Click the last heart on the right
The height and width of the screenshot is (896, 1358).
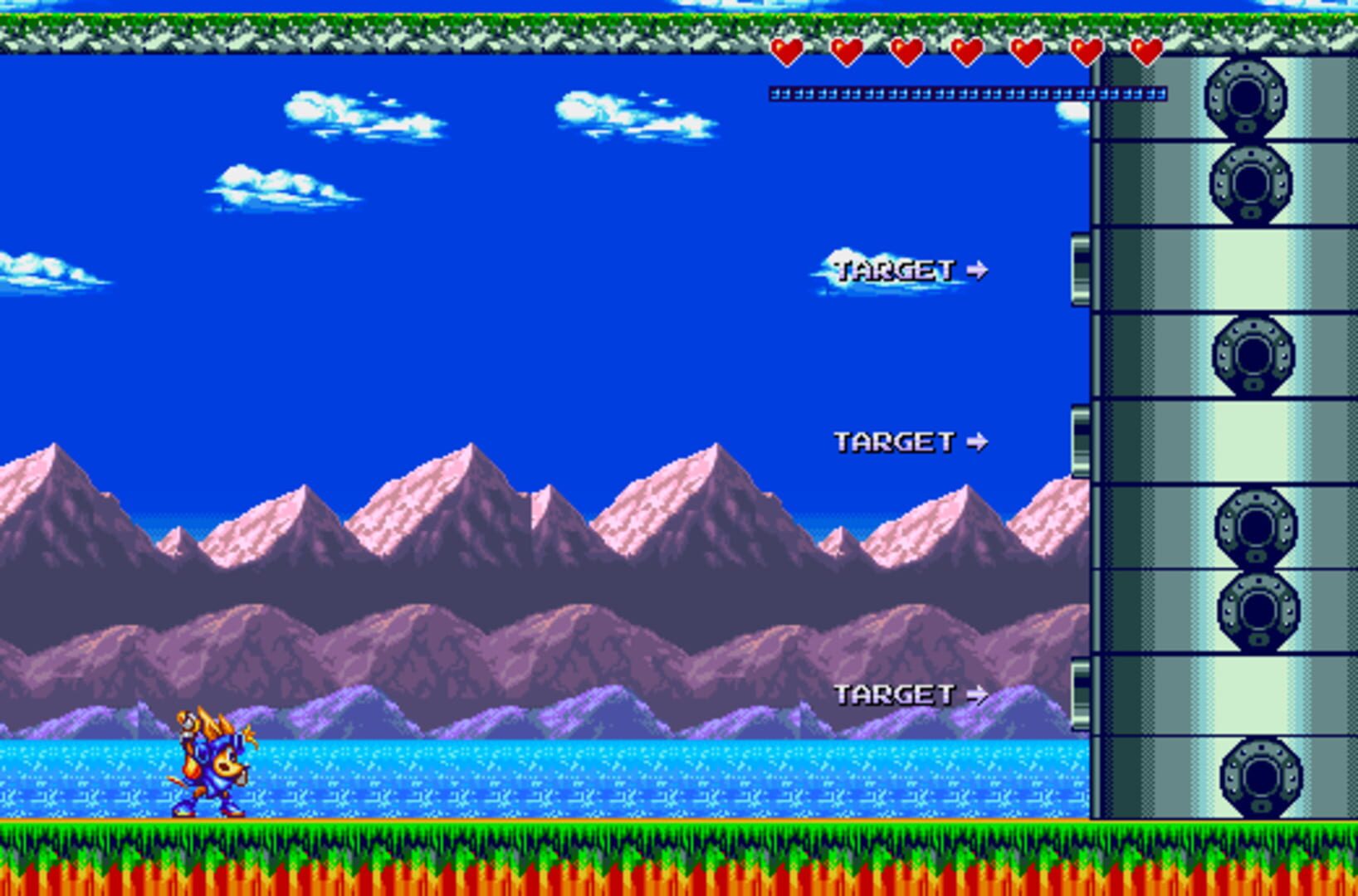1148,53
